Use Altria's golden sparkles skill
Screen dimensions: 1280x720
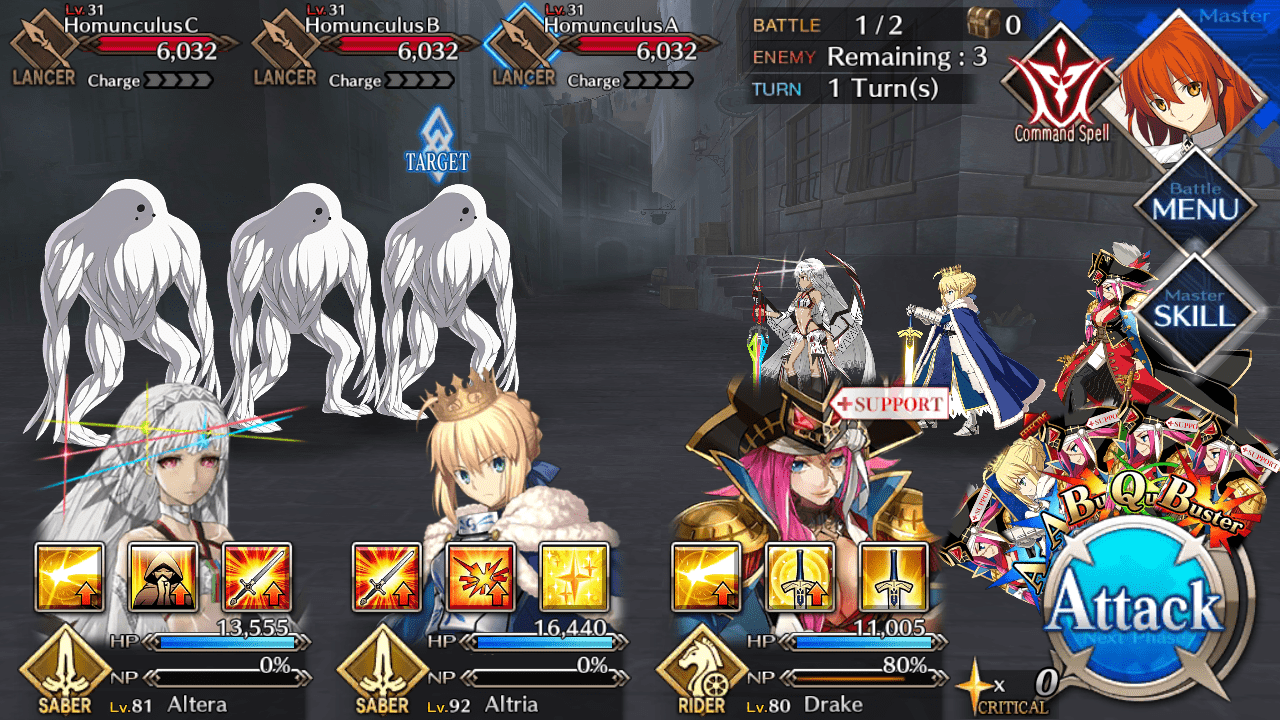pos(574,577)
